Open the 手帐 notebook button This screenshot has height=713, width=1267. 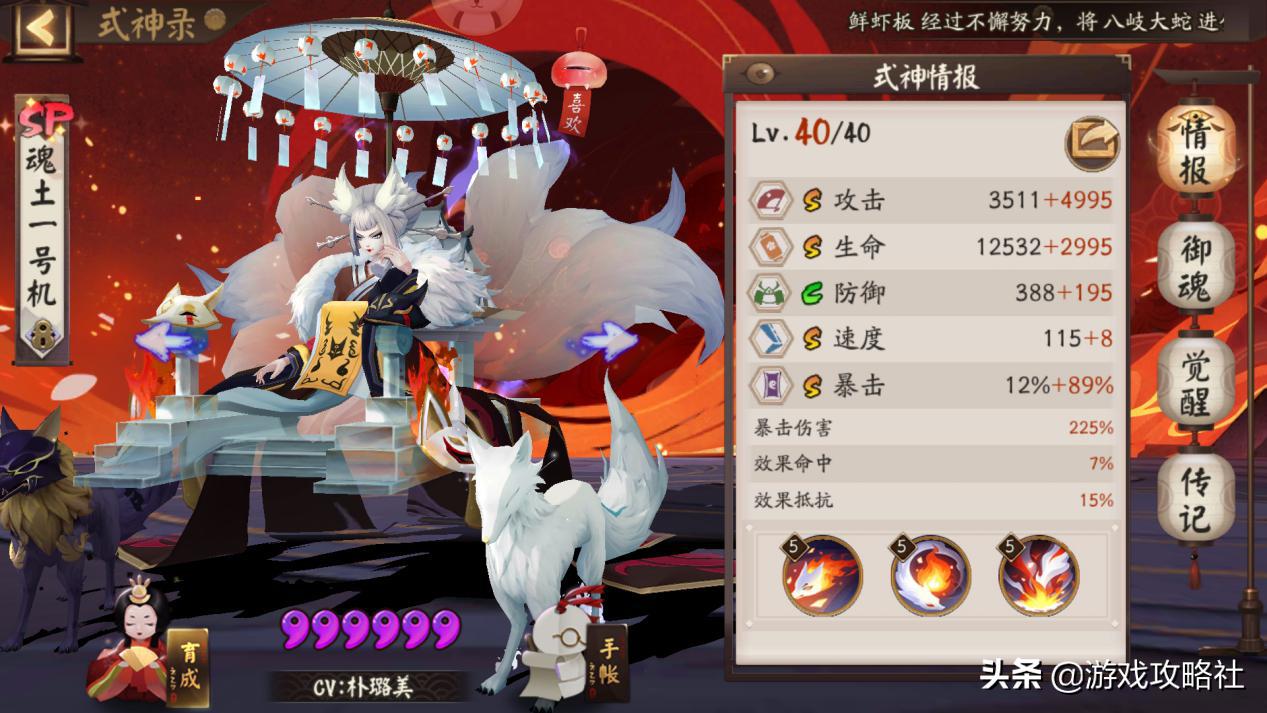(x=609, y=660)
